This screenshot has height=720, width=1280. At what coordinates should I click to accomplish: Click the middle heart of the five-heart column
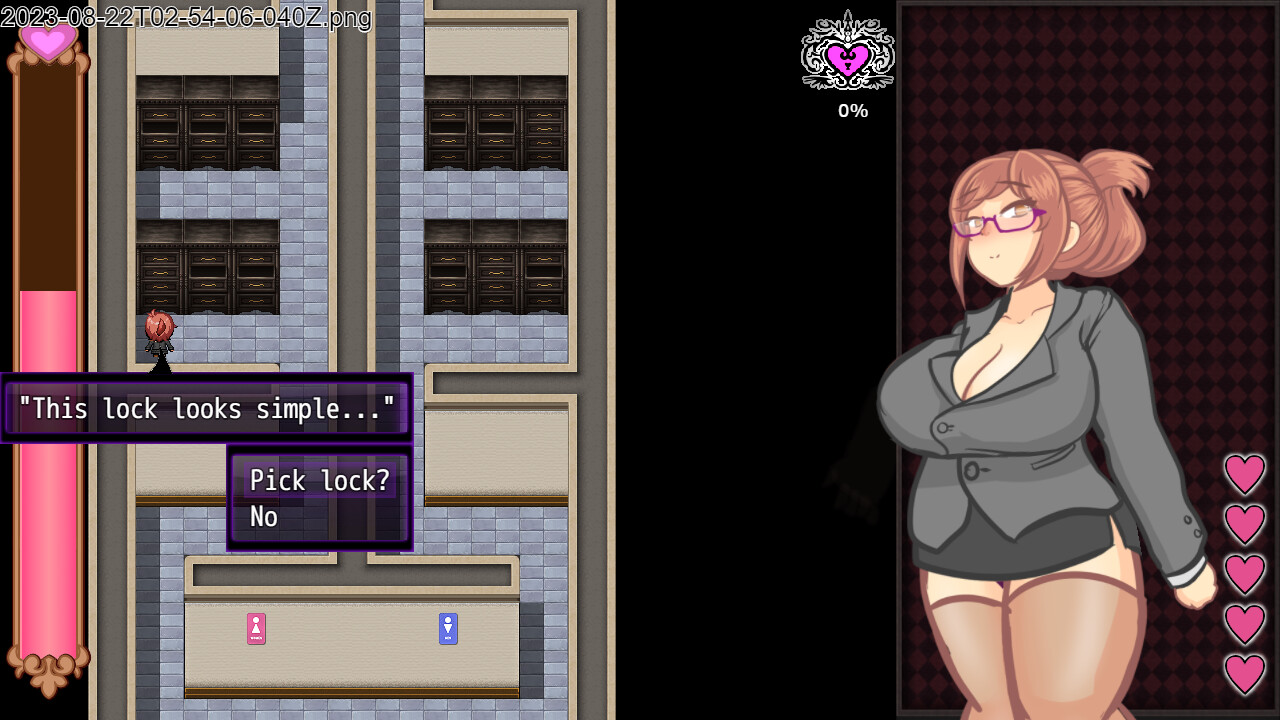1245,571
